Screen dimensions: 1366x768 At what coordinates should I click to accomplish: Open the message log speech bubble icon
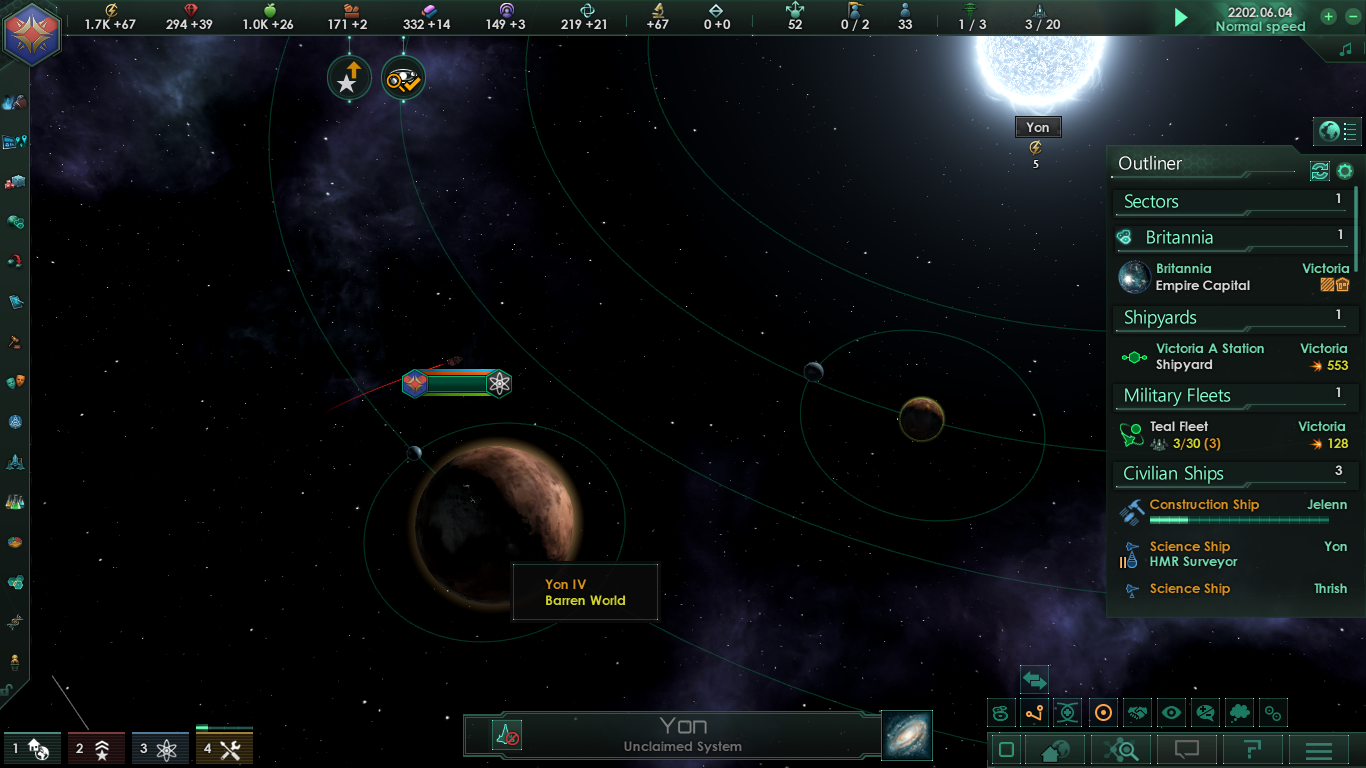[1187, 748]
